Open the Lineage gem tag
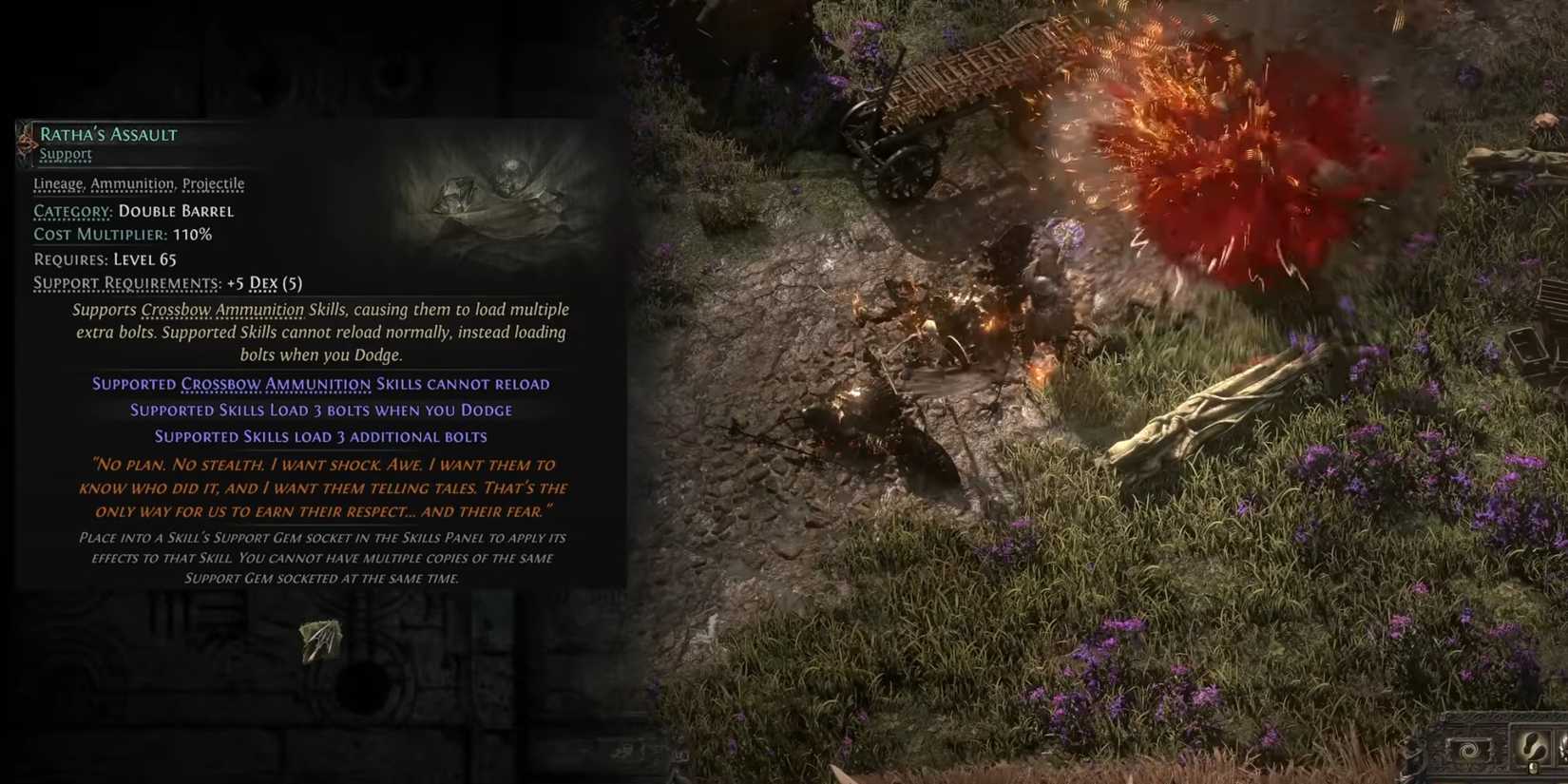The height and width of the screenshot is (784, 1568). tap(59, 182)
